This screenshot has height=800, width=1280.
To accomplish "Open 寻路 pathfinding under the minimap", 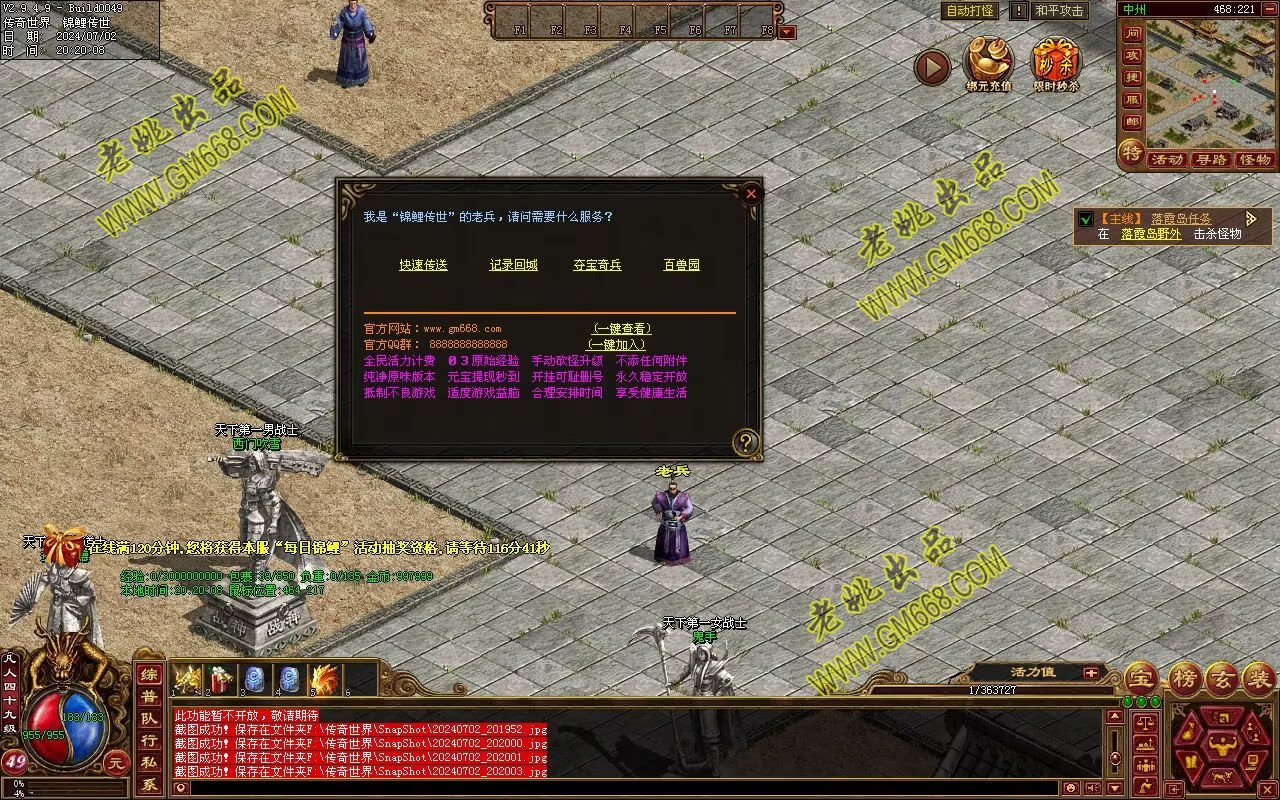I will coord(1211,159).
